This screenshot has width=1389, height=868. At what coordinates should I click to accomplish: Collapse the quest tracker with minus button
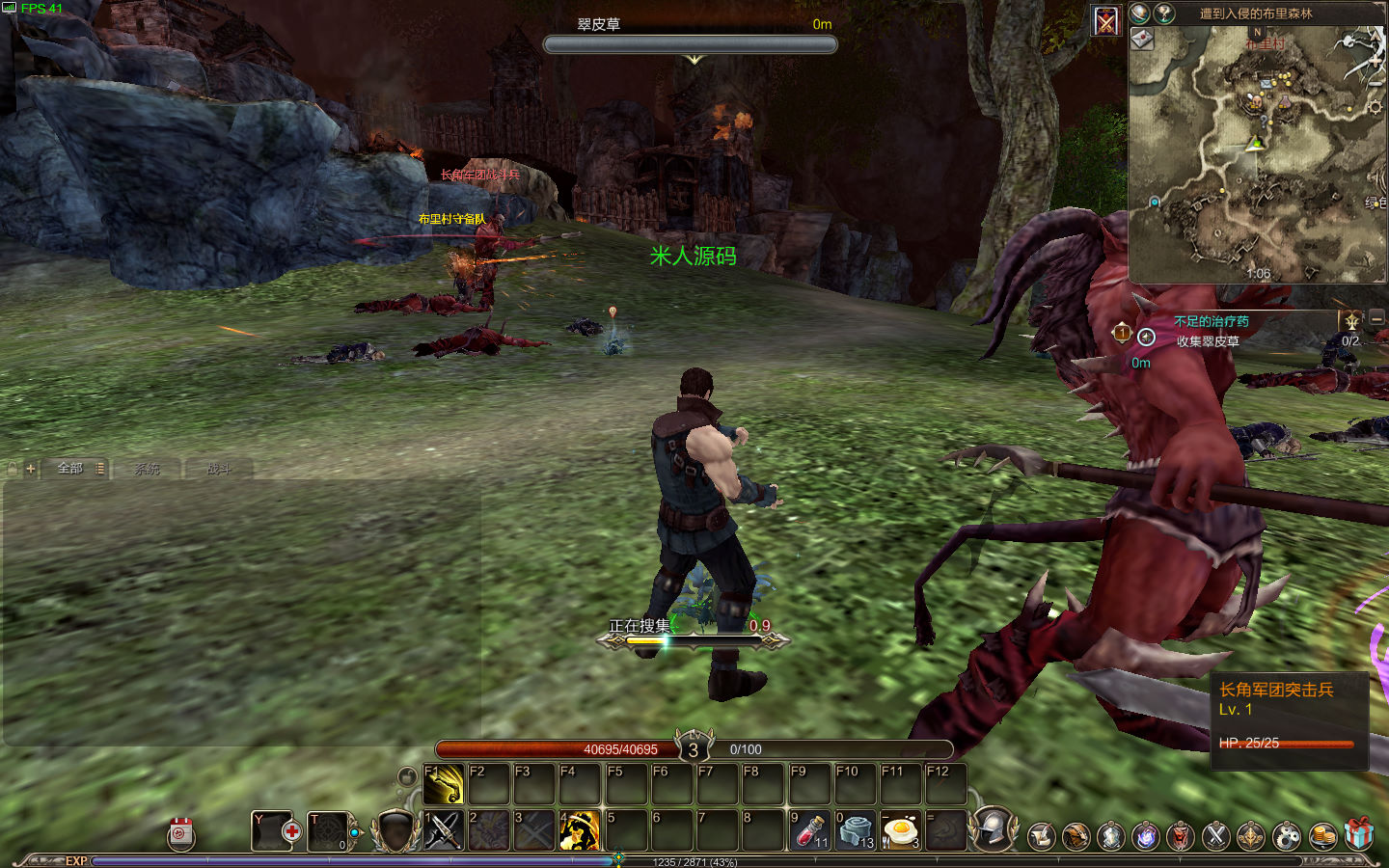point(1377,318)
